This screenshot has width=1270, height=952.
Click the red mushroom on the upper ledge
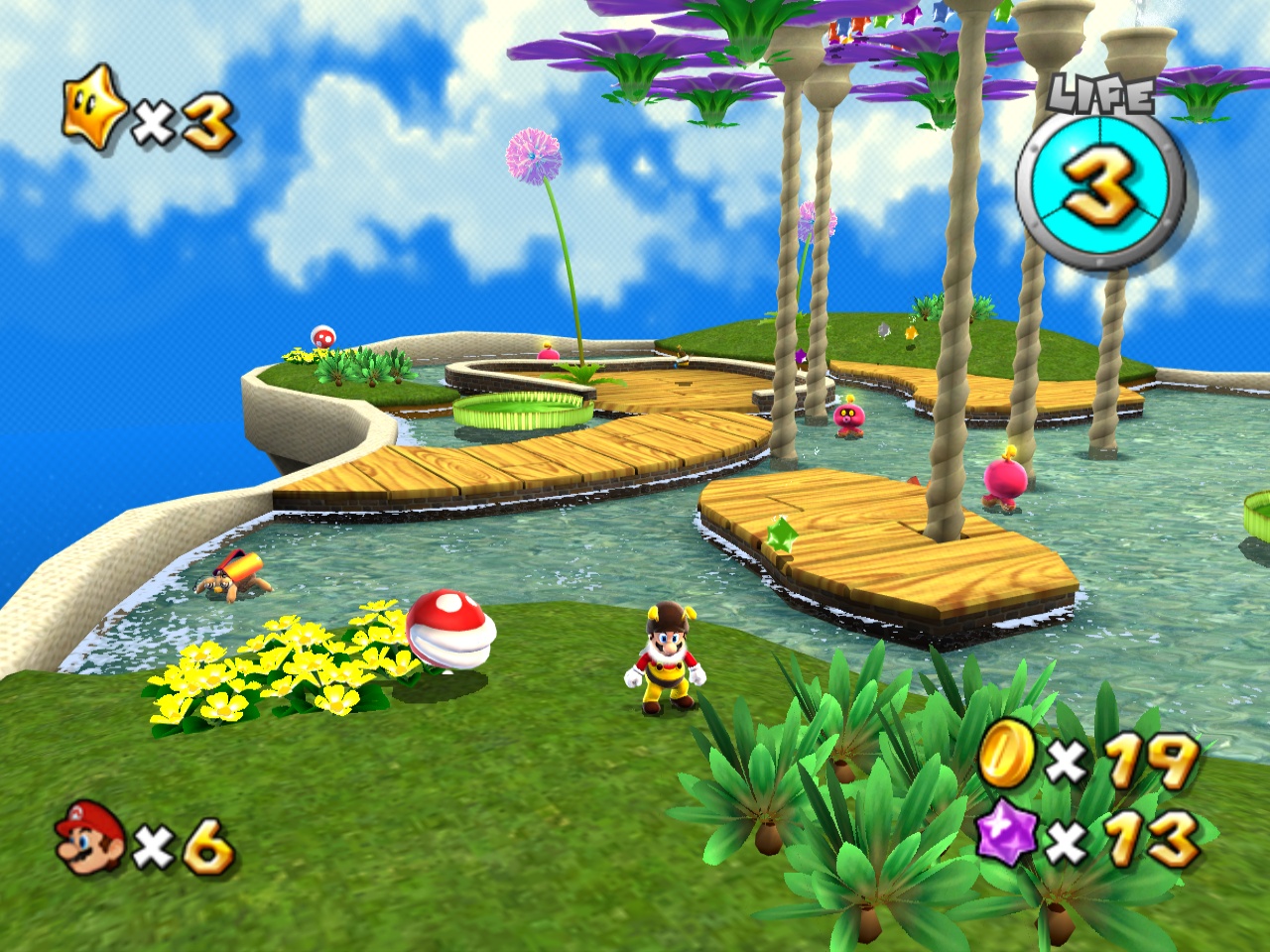pos(321,337)
